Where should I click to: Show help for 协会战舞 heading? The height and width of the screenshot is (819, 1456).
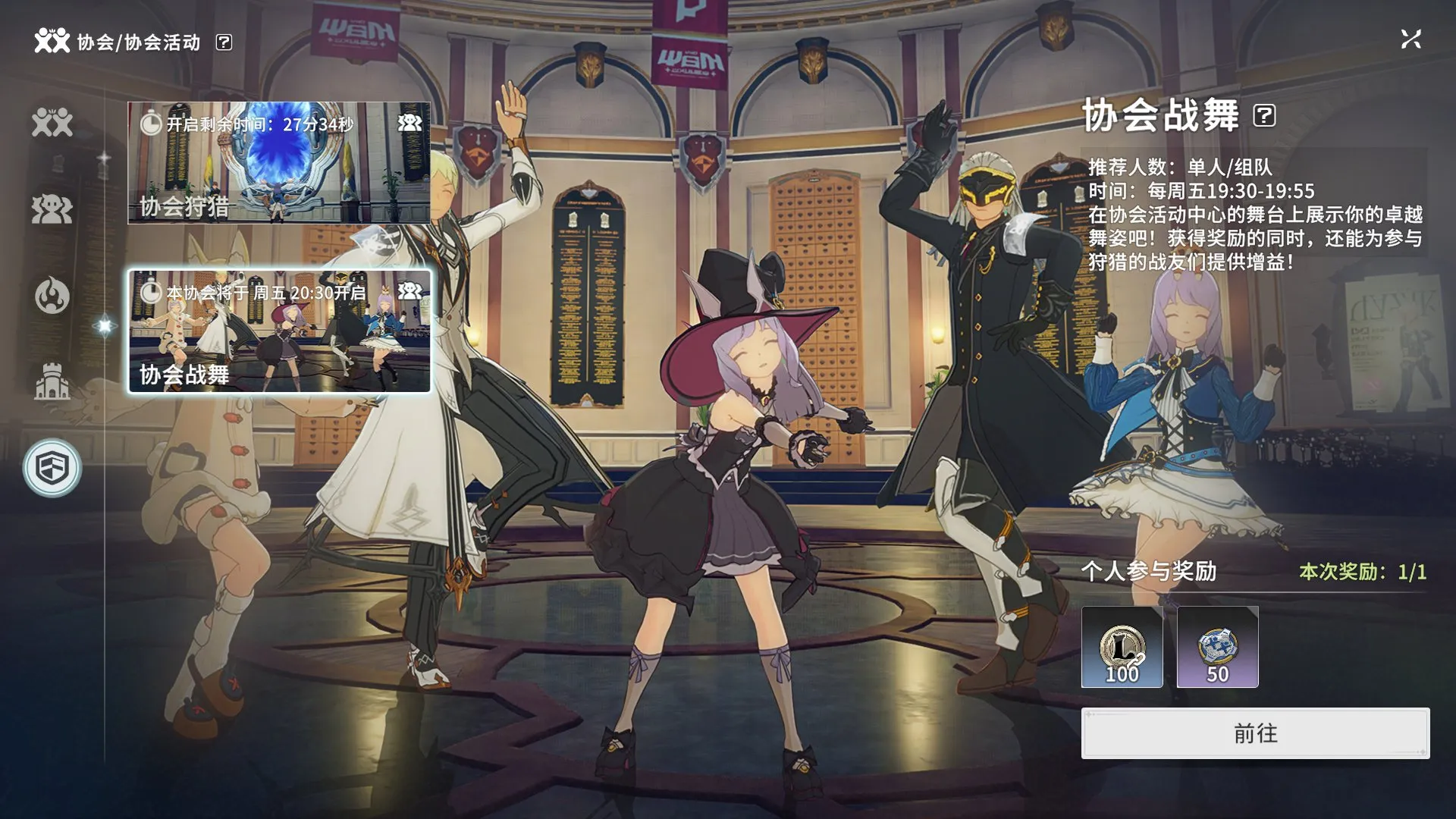pos(1264,116)
